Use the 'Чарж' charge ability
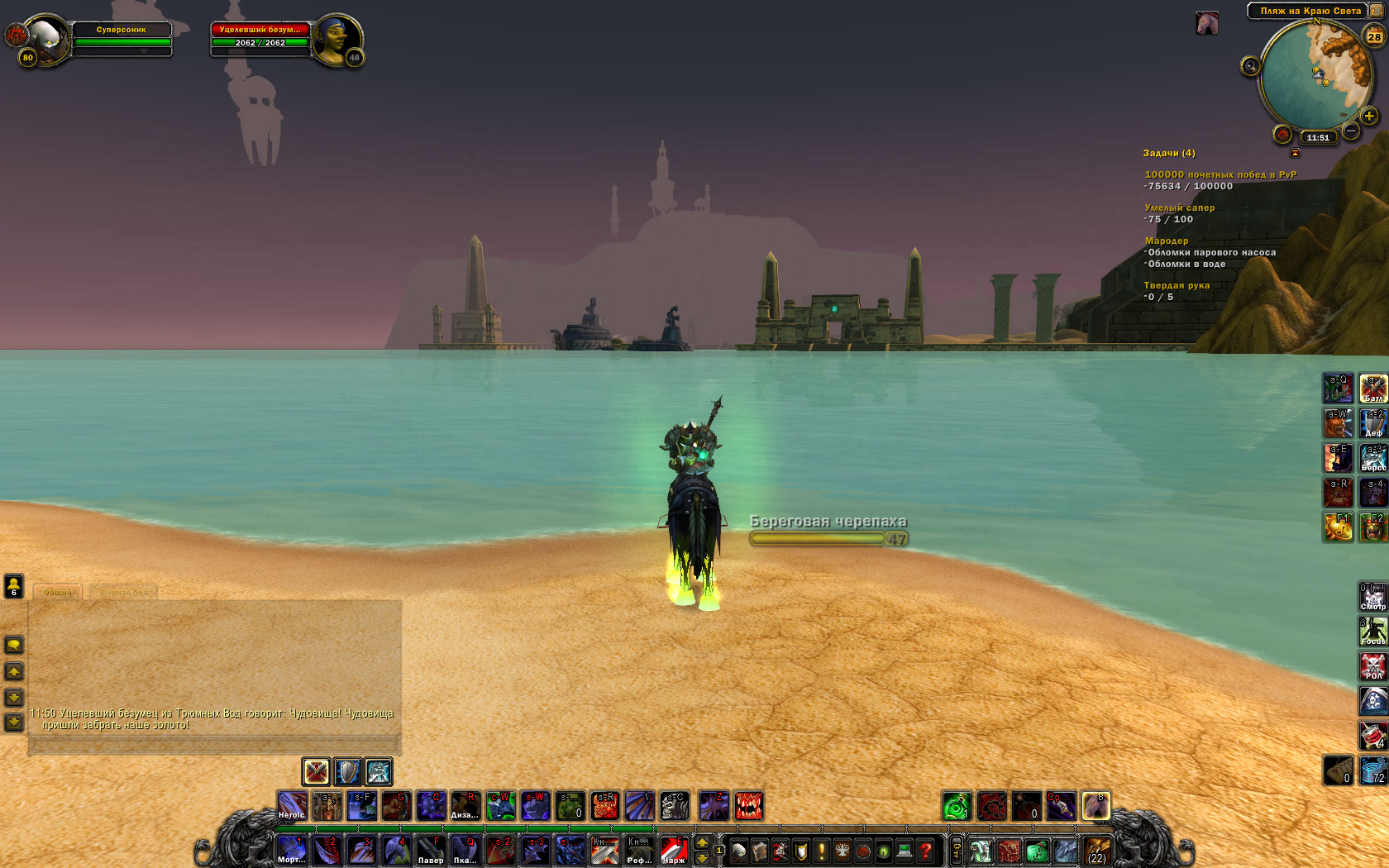The height and width of the screenshot is (868, 1389). point(674,850)
